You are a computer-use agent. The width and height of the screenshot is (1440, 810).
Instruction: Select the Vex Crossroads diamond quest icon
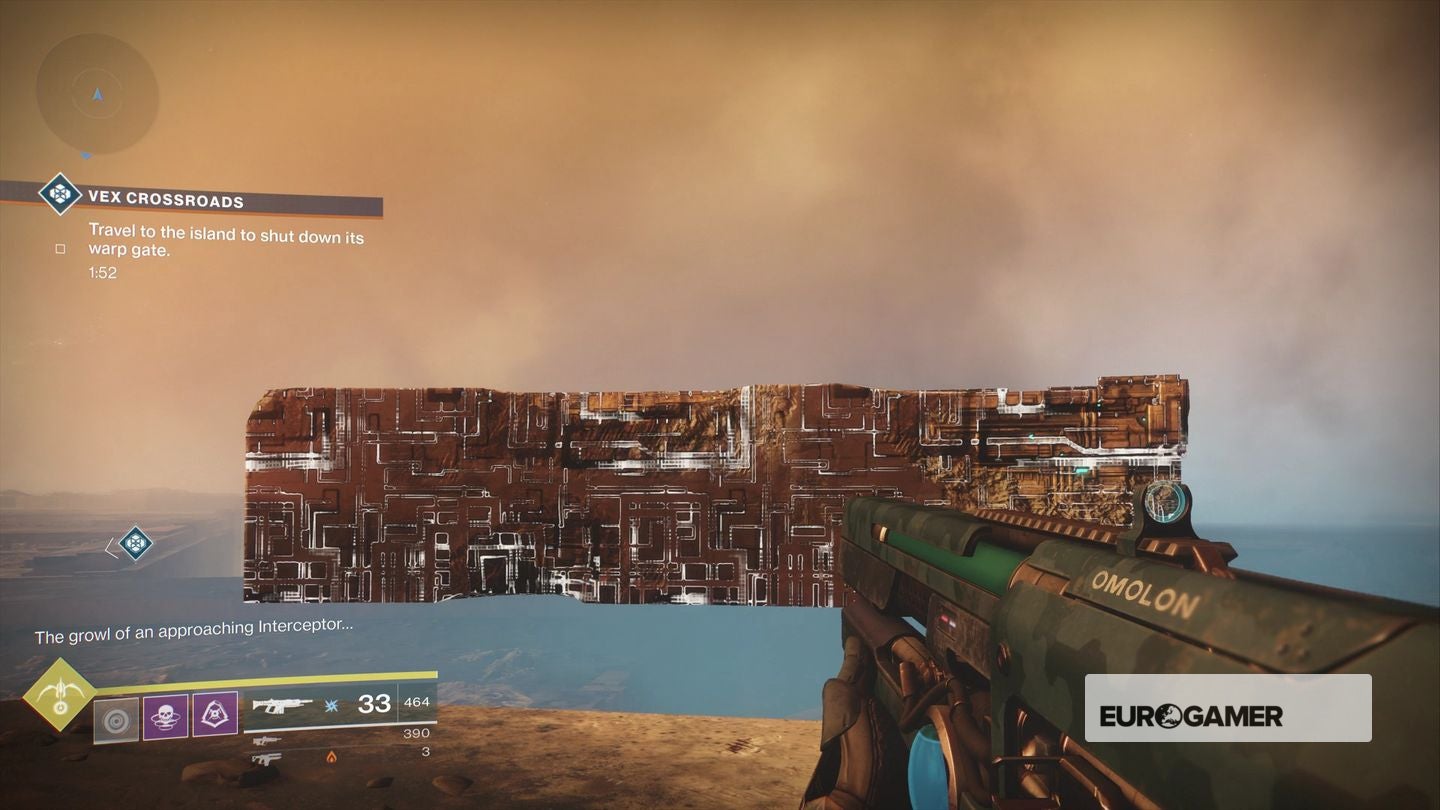point(59,195)
